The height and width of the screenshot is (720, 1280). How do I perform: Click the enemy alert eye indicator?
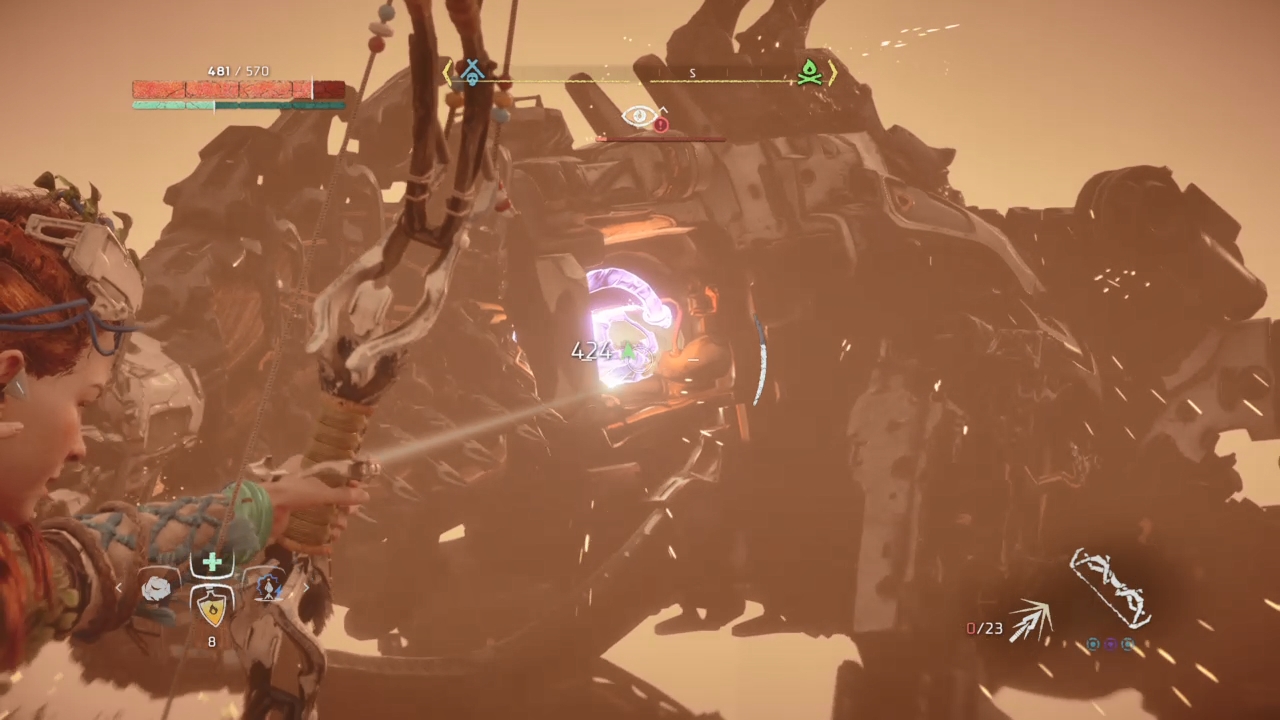[638, 115]
